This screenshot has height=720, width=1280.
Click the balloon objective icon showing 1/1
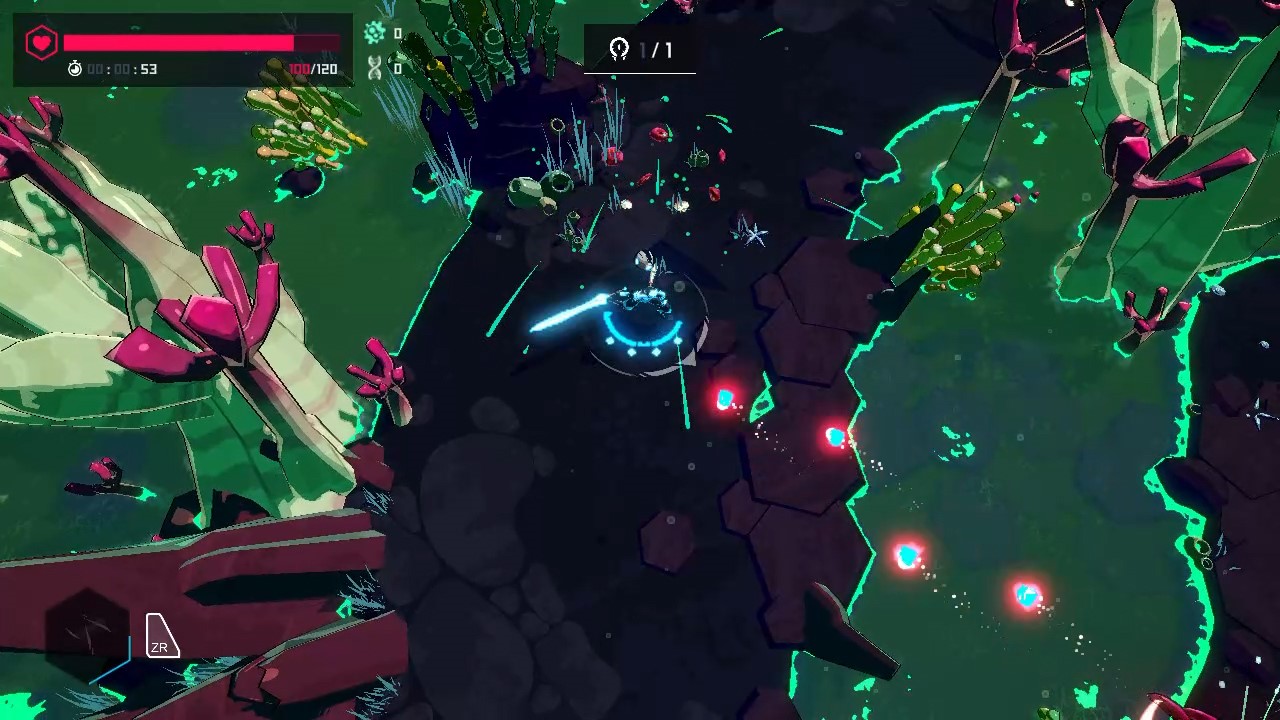pyautogui.click(x=619, y=49)
